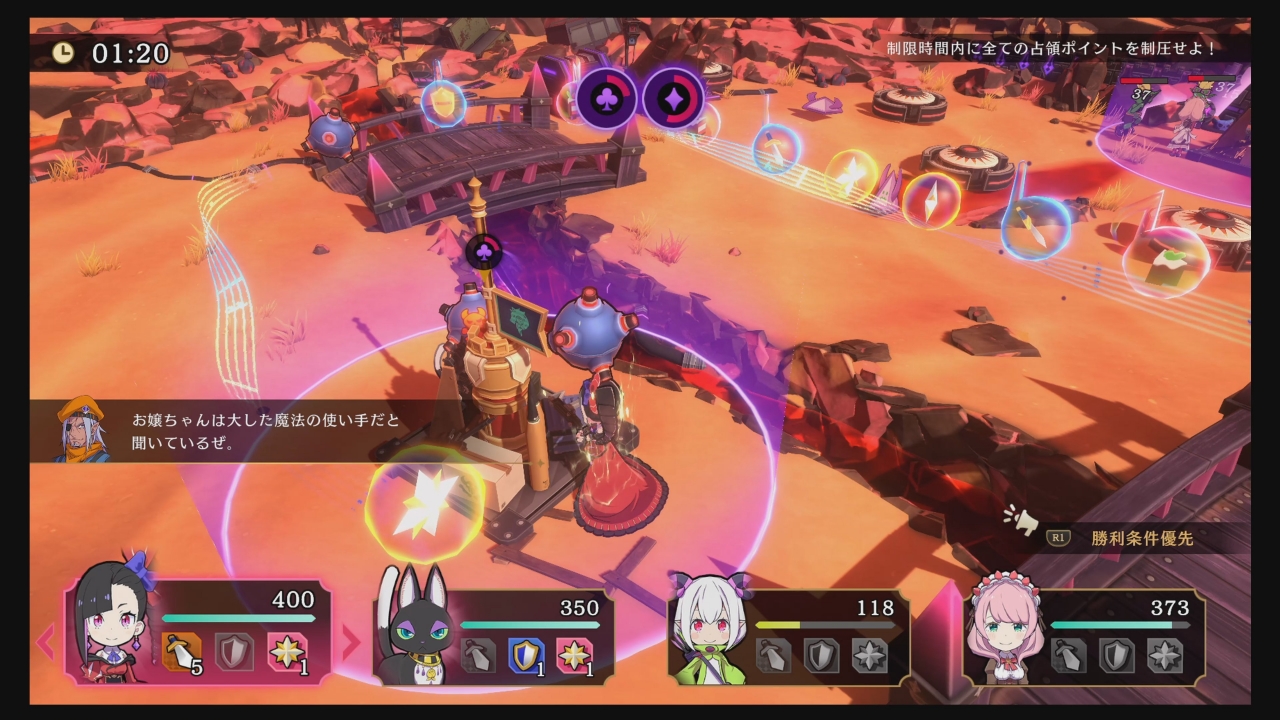Switch character with the right pink arrow

point(350,642)
